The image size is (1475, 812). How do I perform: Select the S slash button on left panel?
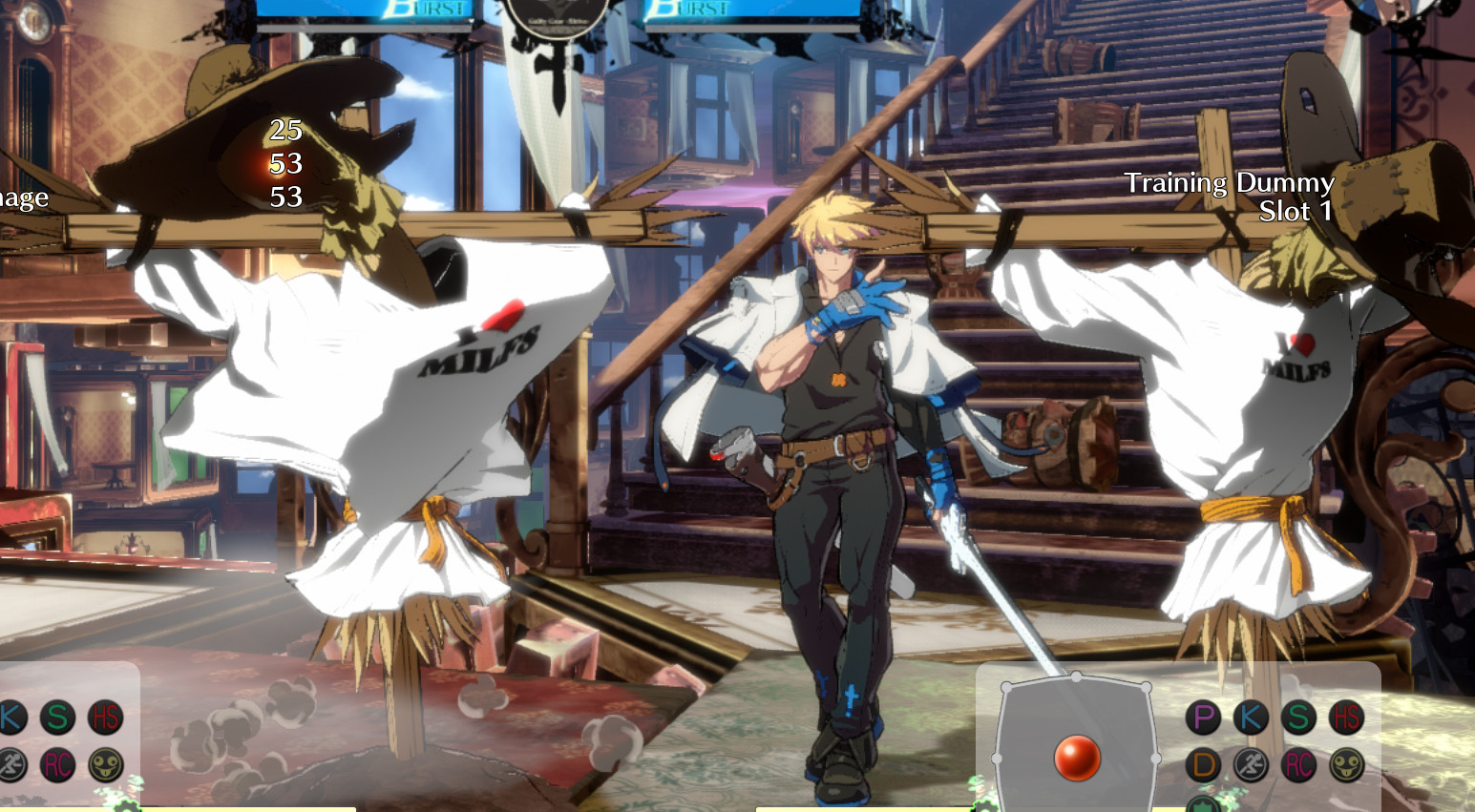[x=57, y=717]
